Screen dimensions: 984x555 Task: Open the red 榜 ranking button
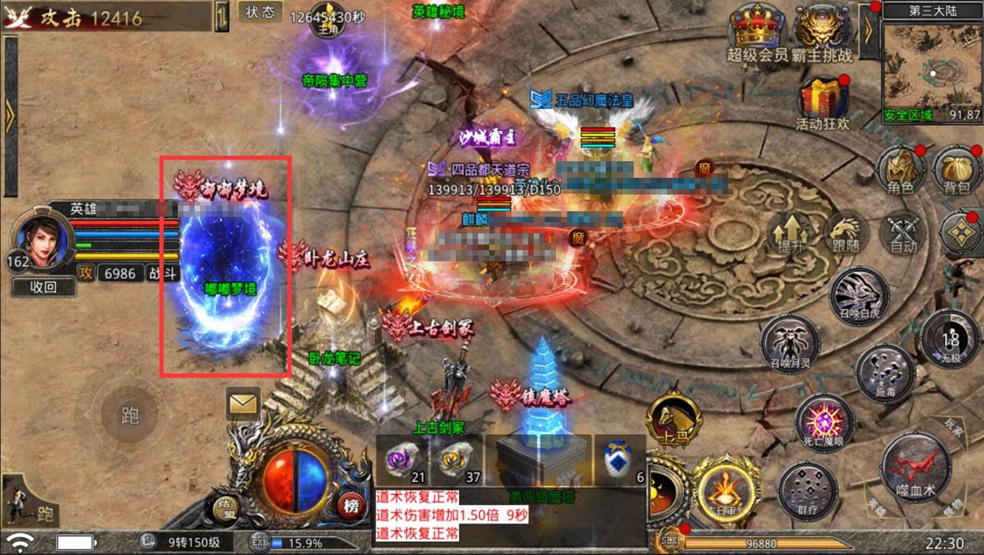pyautogui.click(x=350, y=504)
